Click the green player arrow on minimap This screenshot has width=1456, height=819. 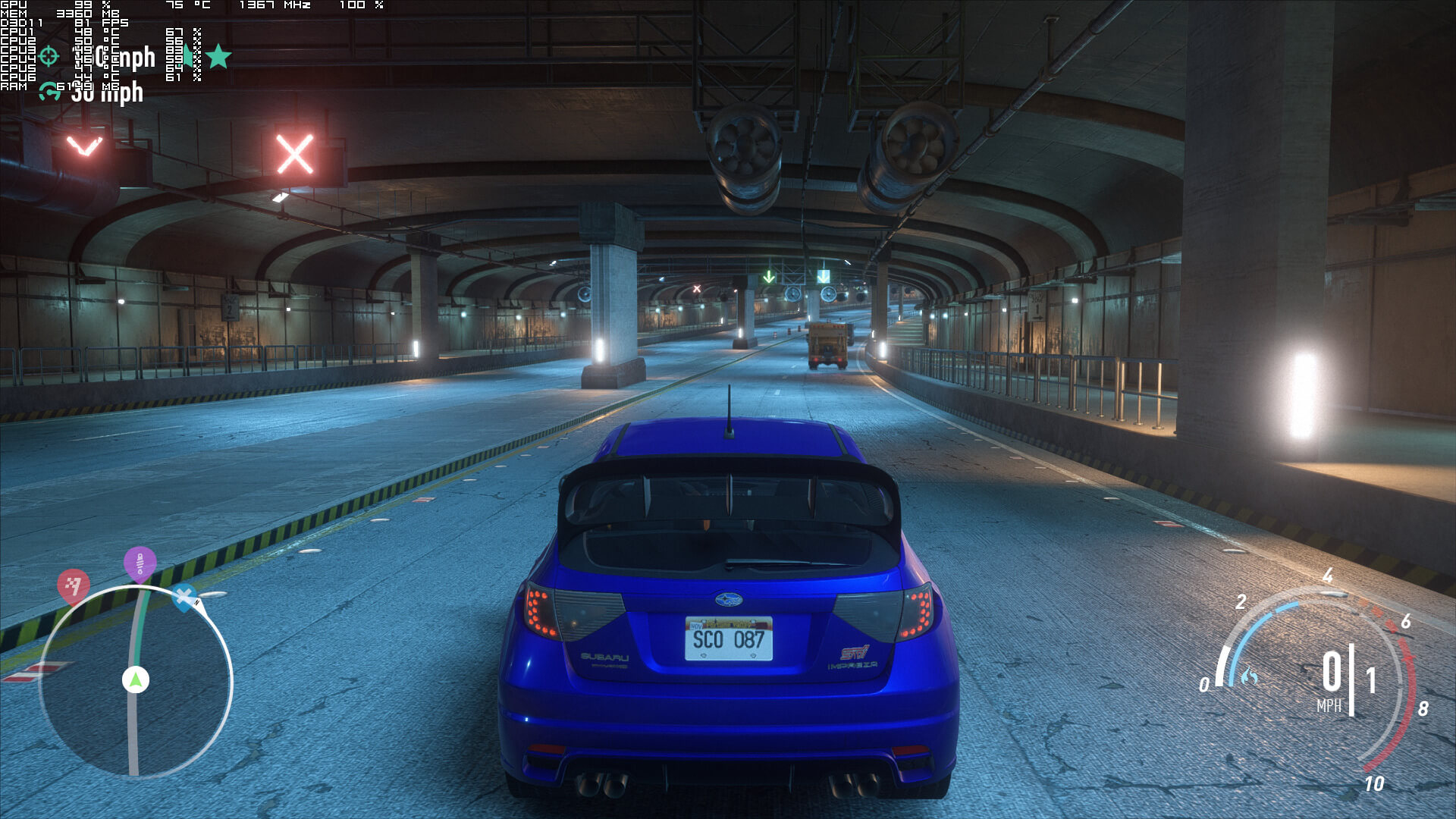click(136, 679)
